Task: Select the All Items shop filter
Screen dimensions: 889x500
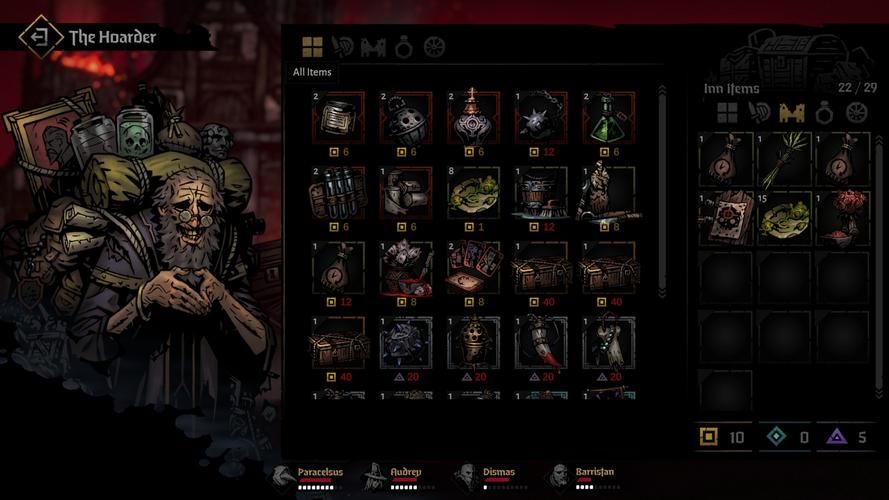Action: 313,47
